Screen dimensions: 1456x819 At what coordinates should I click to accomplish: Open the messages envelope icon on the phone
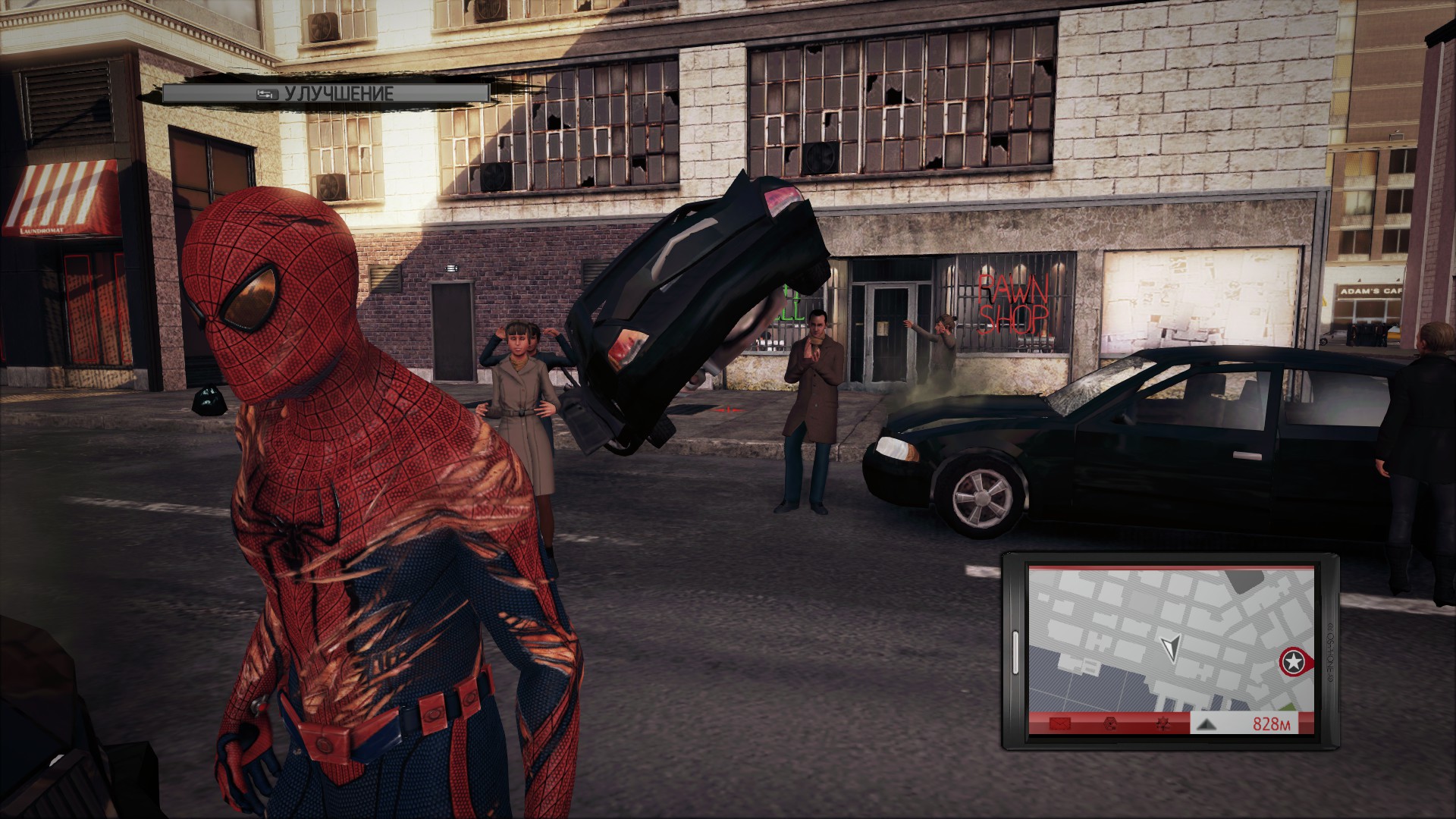tap(1059, 723)
